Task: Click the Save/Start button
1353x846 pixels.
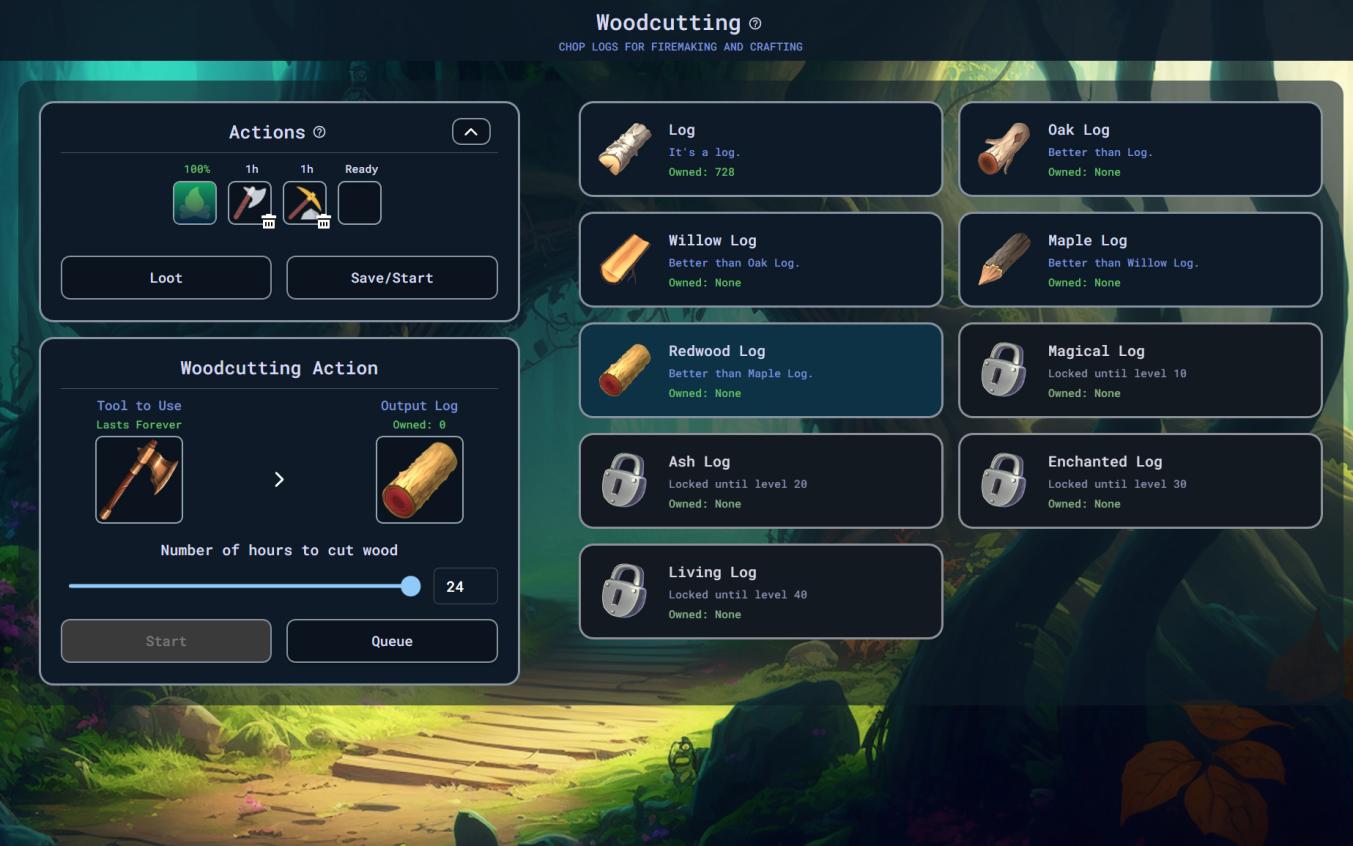Action: tap(391, 278)
